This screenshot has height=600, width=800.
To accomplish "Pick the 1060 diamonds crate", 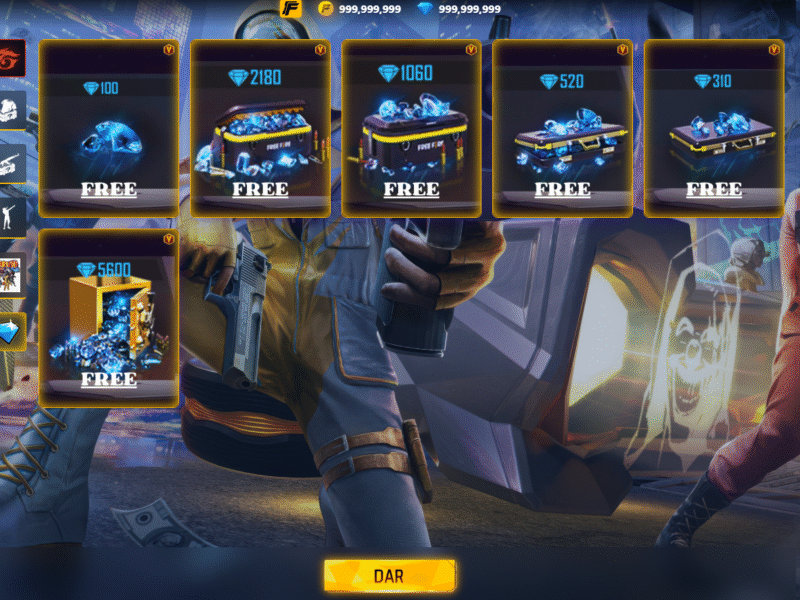I will click(411, 128).
